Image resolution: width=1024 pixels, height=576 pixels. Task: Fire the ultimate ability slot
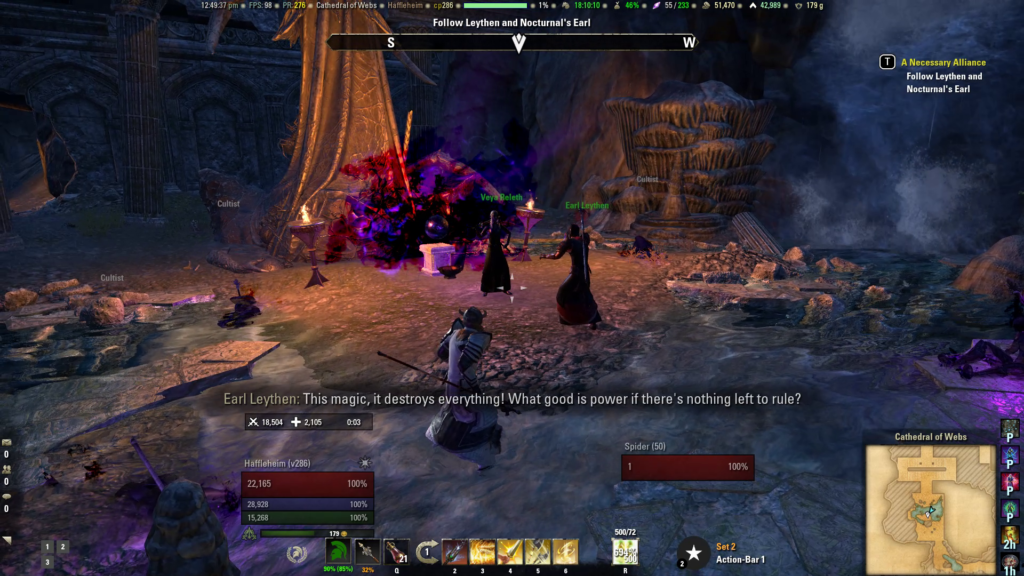pyautogui.click(x=625, y=552)
